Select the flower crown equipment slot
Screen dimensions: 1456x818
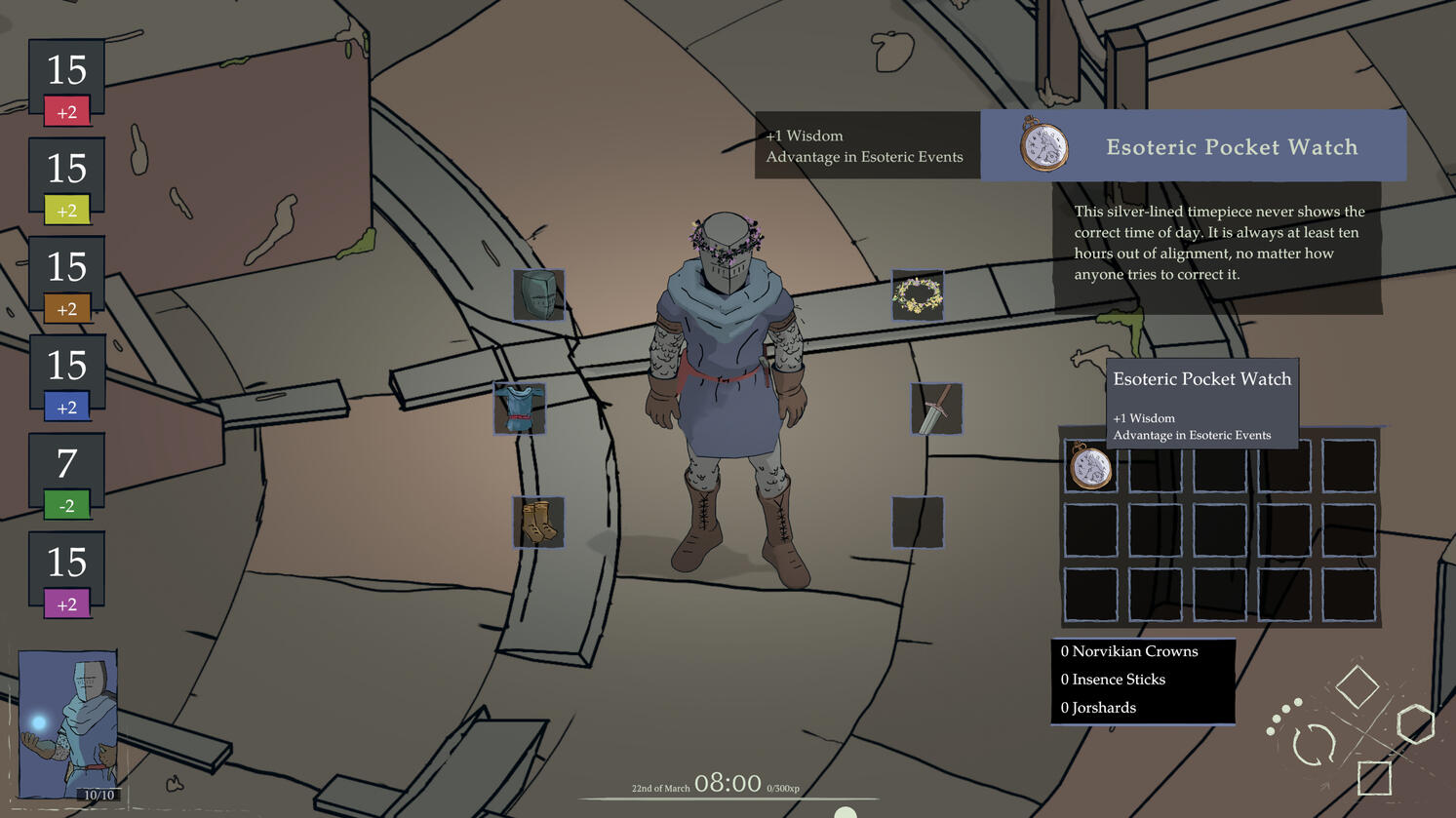918,295
